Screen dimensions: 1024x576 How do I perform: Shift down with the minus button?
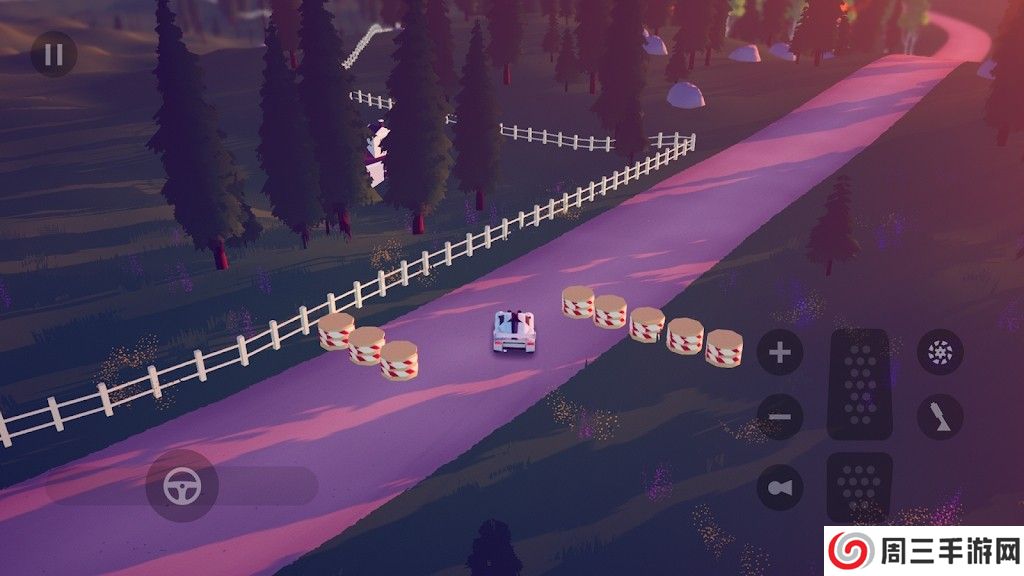pos(780,417)
